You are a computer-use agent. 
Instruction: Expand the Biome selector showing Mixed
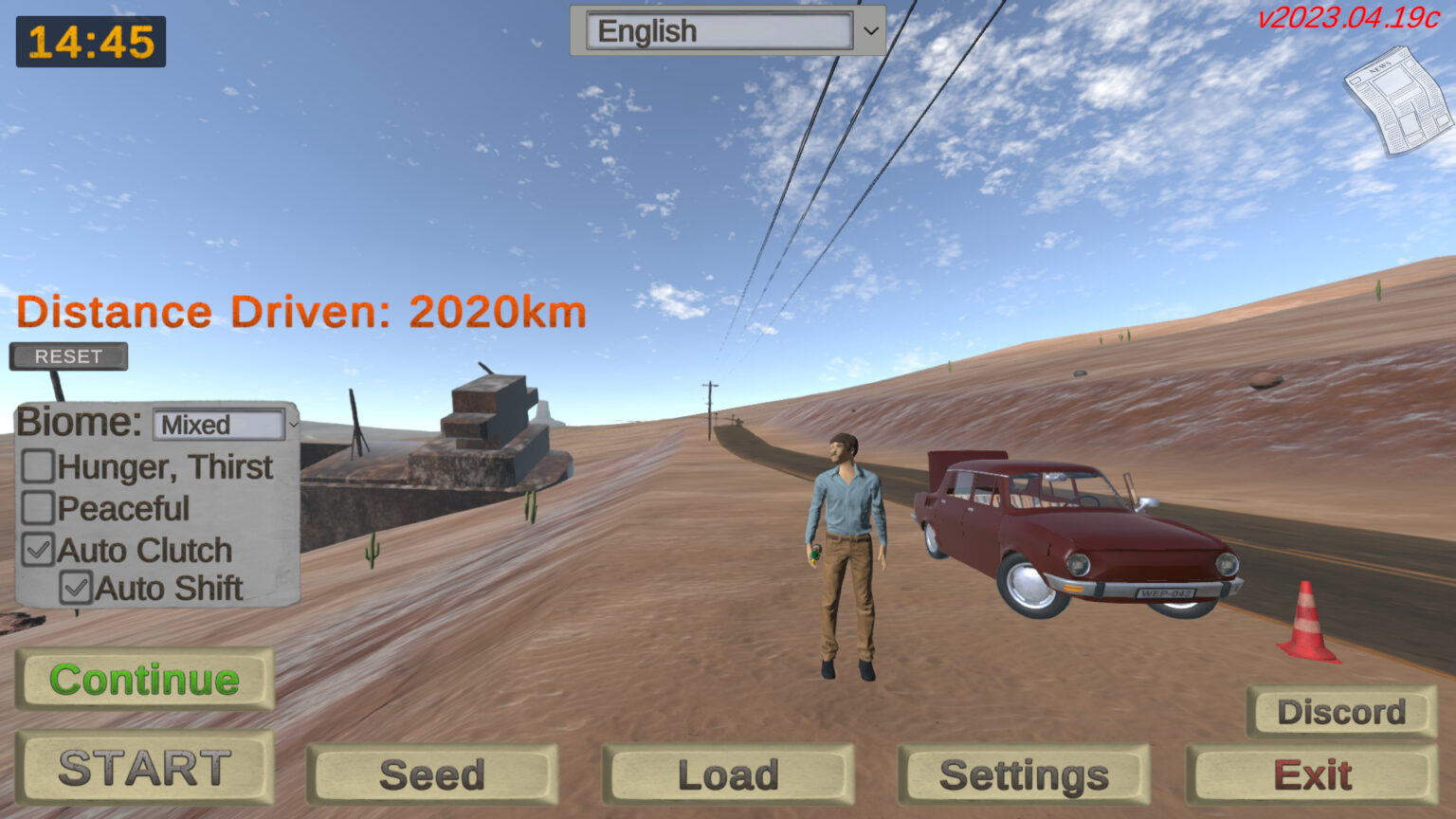(x=220, y=426)
